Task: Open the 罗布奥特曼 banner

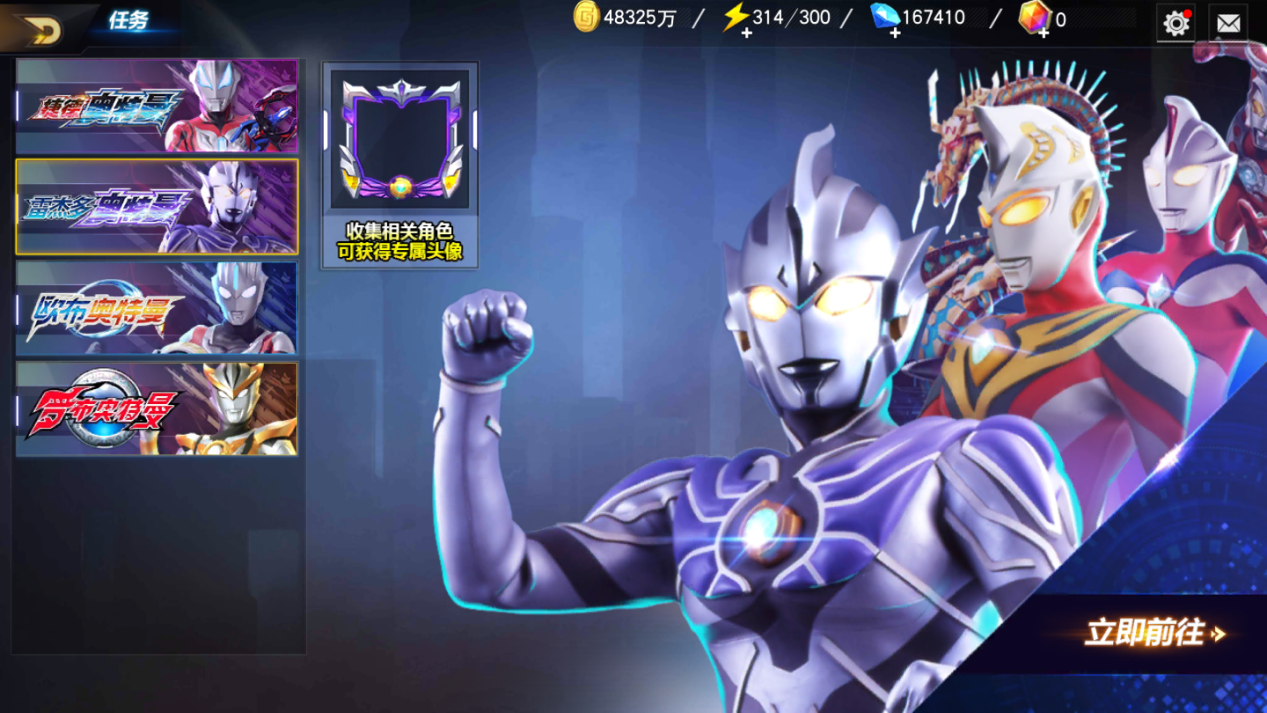Action: point(157,409)
